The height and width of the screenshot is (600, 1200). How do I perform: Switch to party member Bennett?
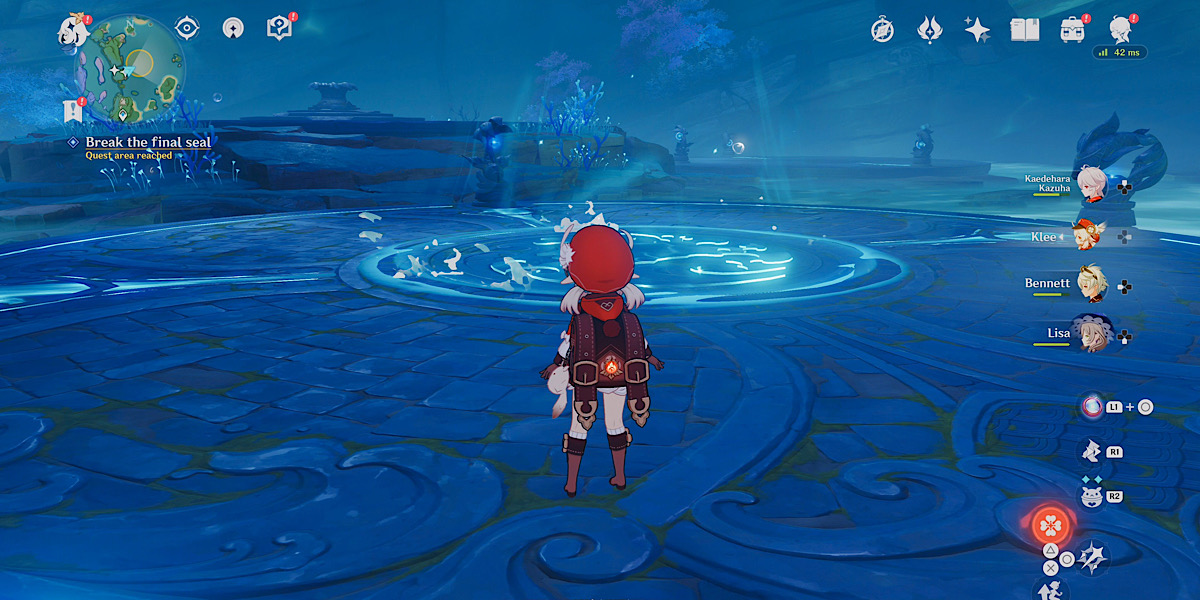pyautogui.click(x=1088, y=284)
